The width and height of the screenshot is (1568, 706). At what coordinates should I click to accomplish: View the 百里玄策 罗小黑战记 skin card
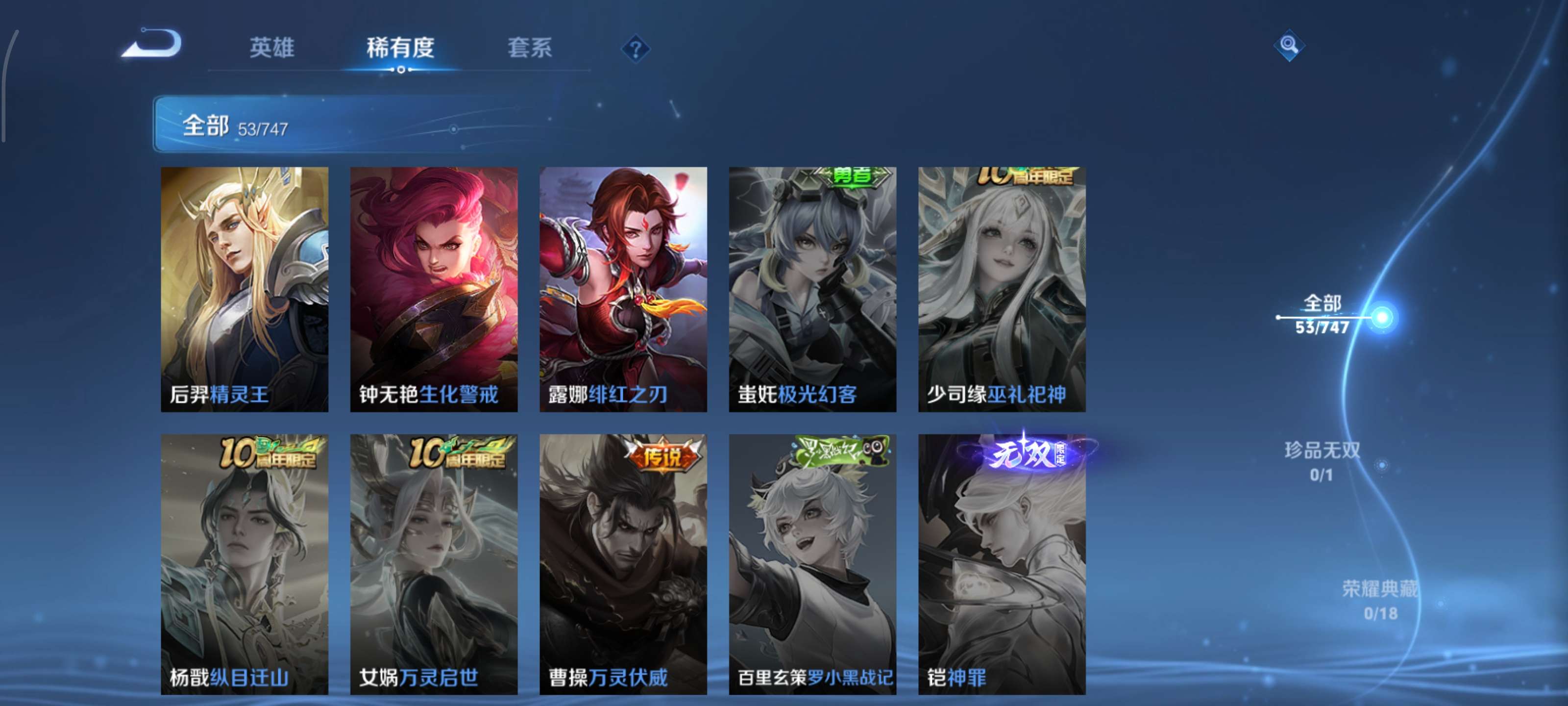click(x=812, y=563)
